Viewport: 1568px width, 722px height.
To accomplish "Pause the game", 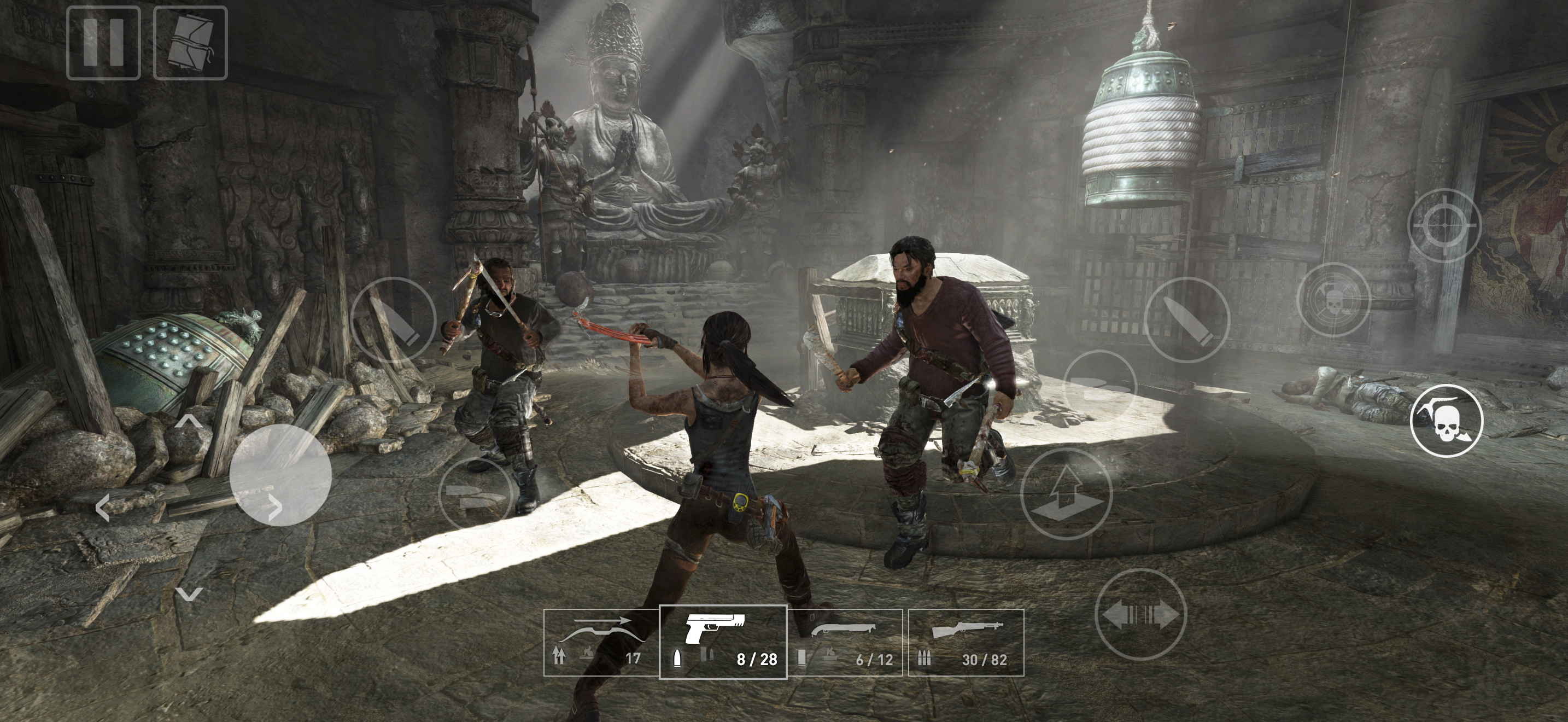I will [103, 43].
